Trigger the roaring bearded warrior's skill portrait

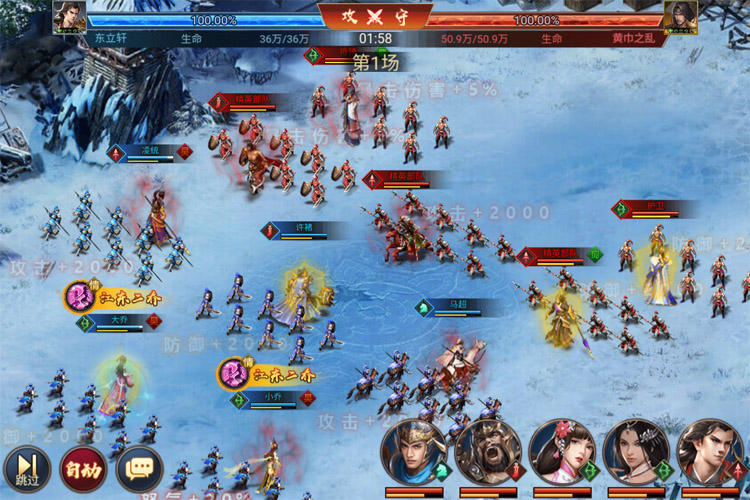point(487,452)
